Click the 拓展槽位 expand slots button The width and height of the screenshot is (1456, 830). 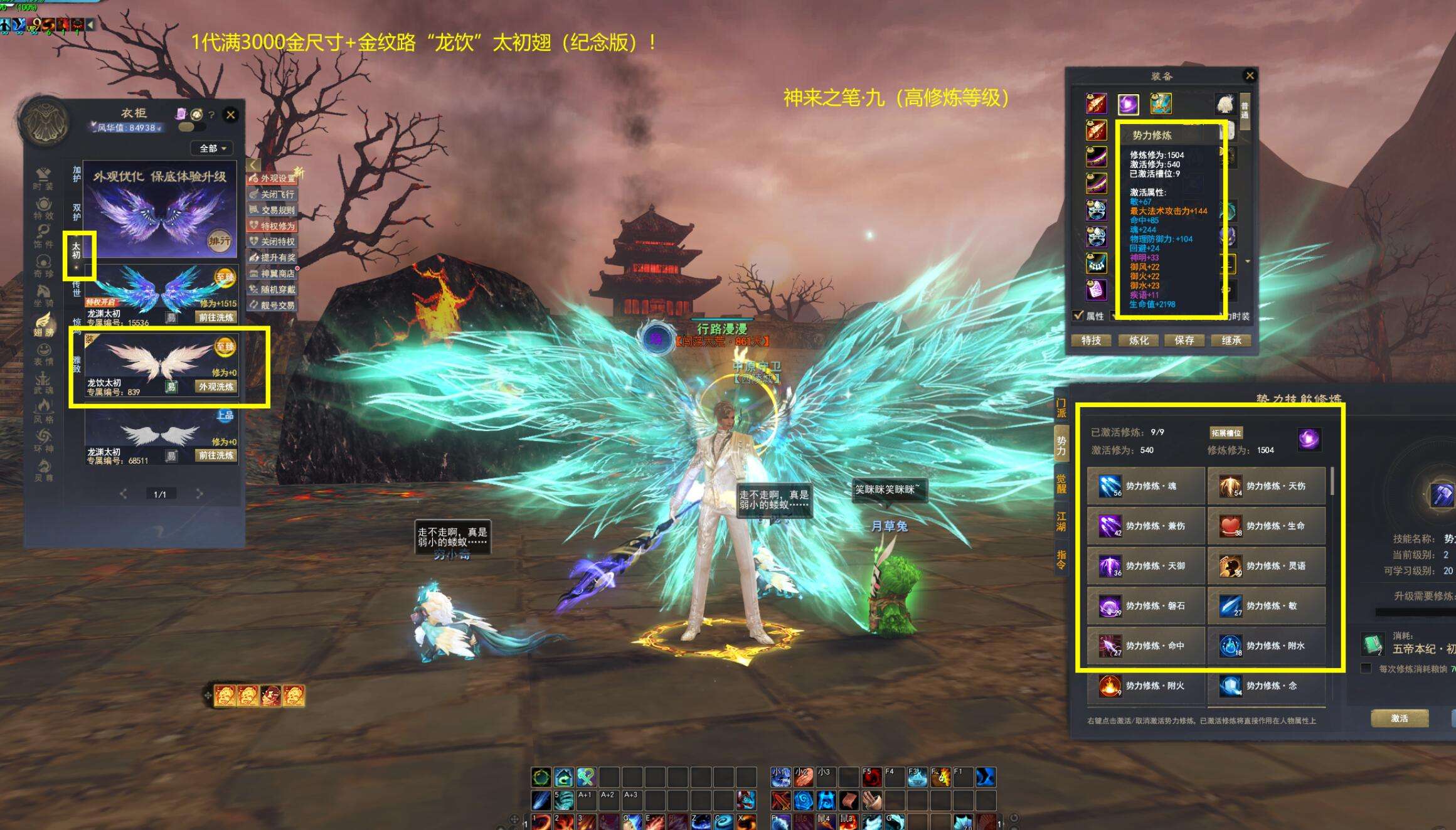pos(1226,433)
